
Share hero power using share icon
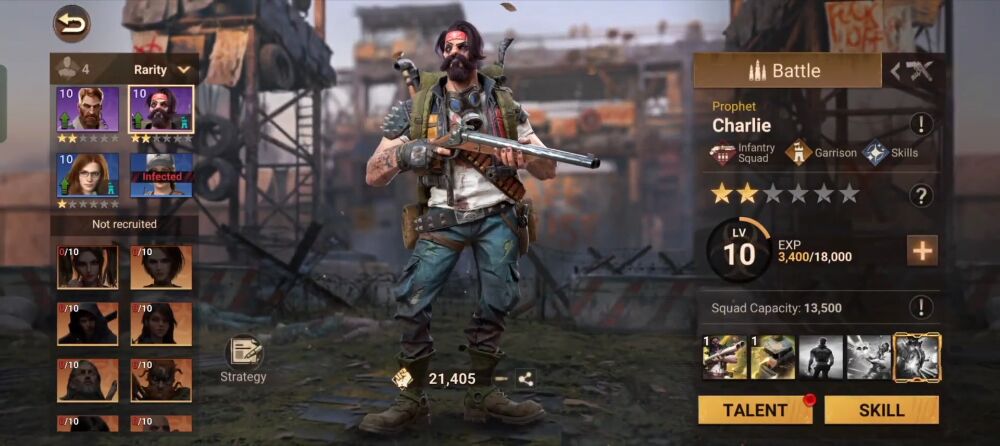click(x=525, y=378)
